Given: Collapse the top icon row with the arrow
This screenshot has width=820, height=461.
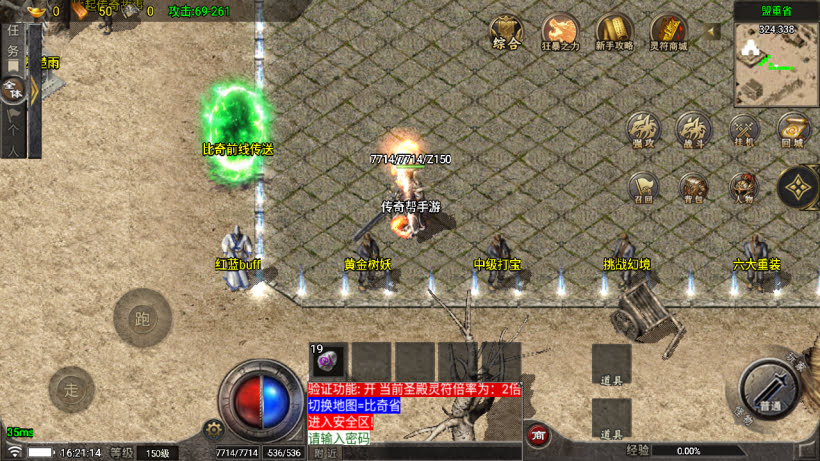Looking at the screenshot, I should (712, 32).
